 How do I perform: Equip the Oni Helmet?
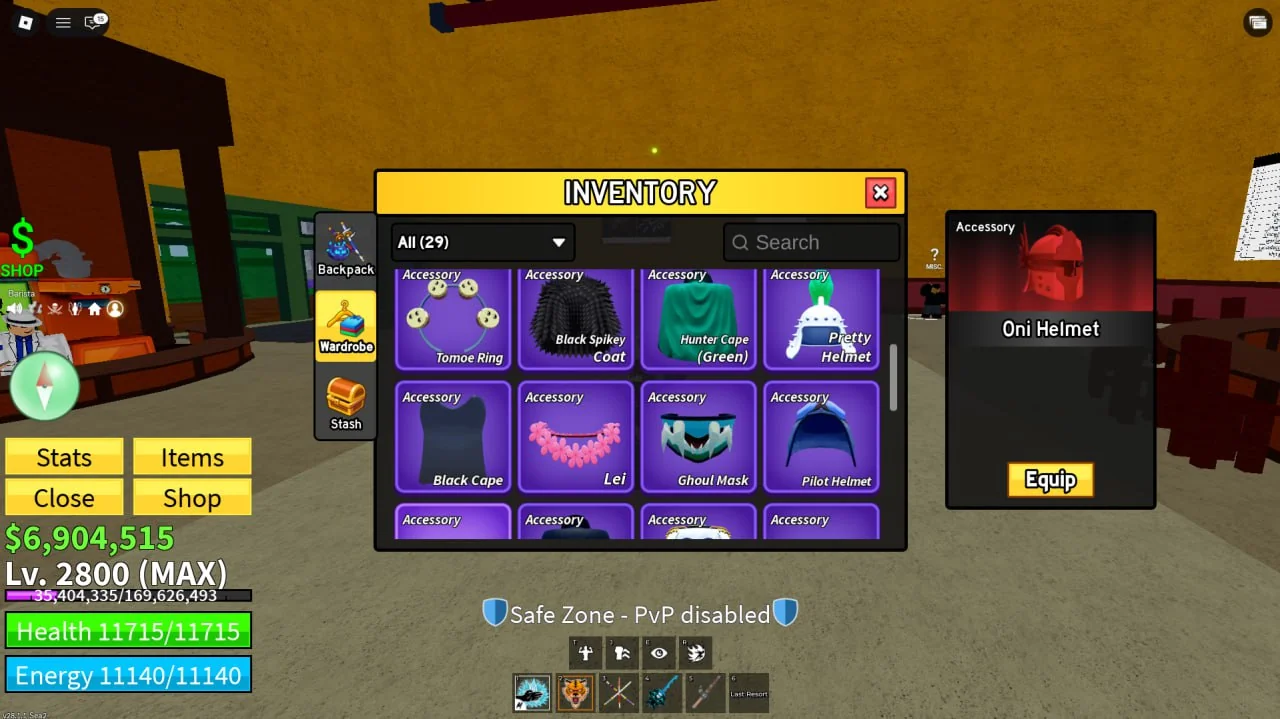point(1050,480)
